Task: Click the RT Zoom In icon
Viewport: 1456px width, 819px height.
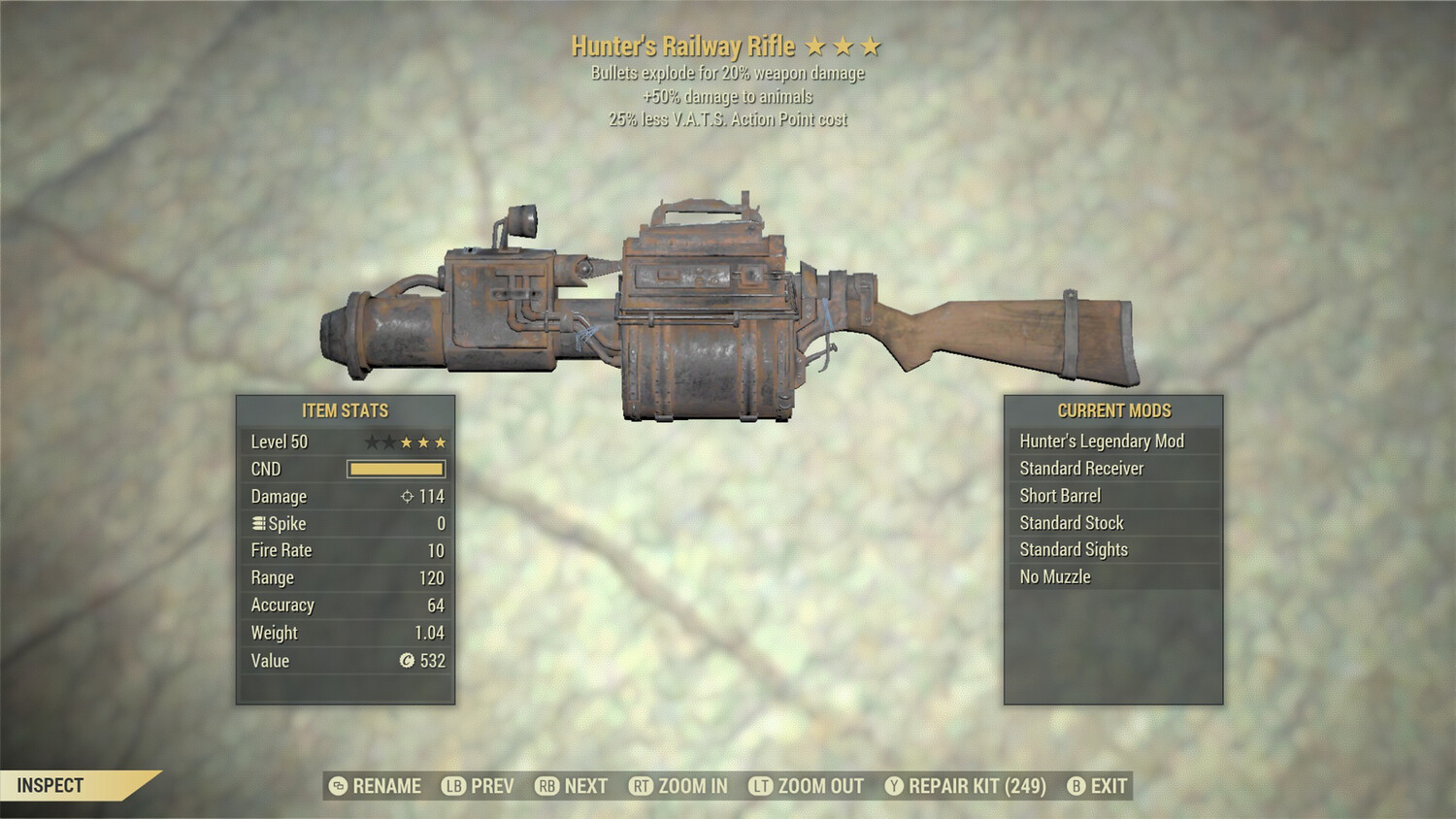Action: point(641,786)
